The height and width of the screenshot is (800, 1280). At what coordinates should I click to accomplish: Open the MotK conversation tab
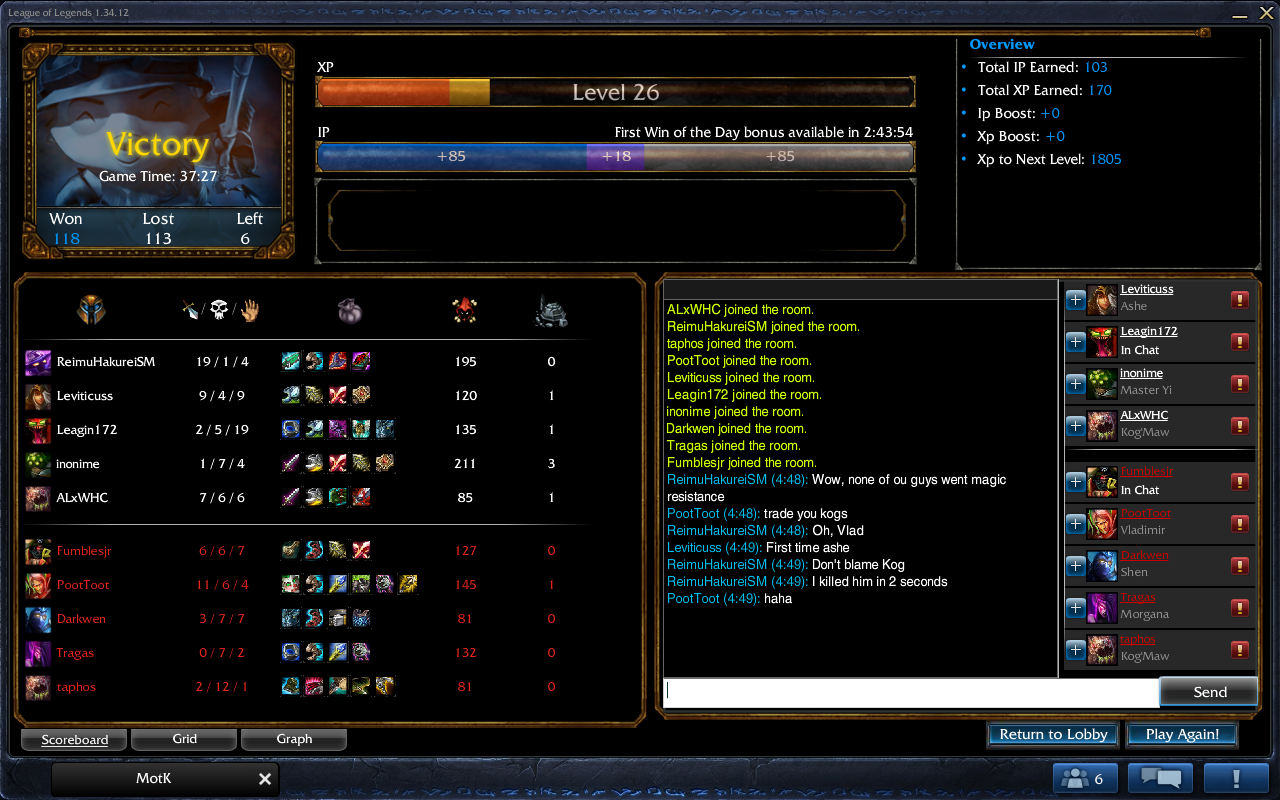coord(154,779)
